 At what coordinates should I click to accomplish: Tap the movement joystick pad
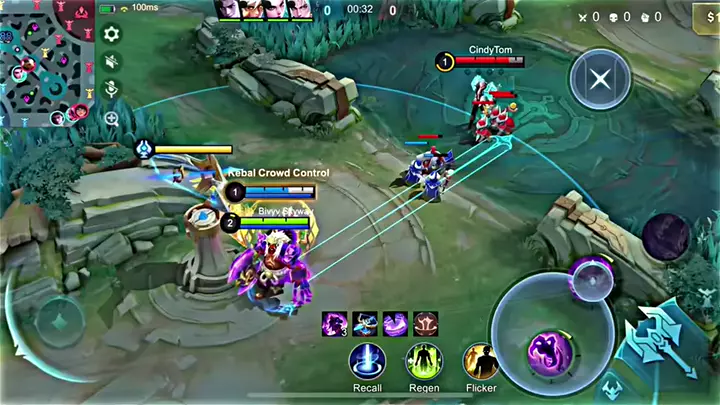click(58, 323)
